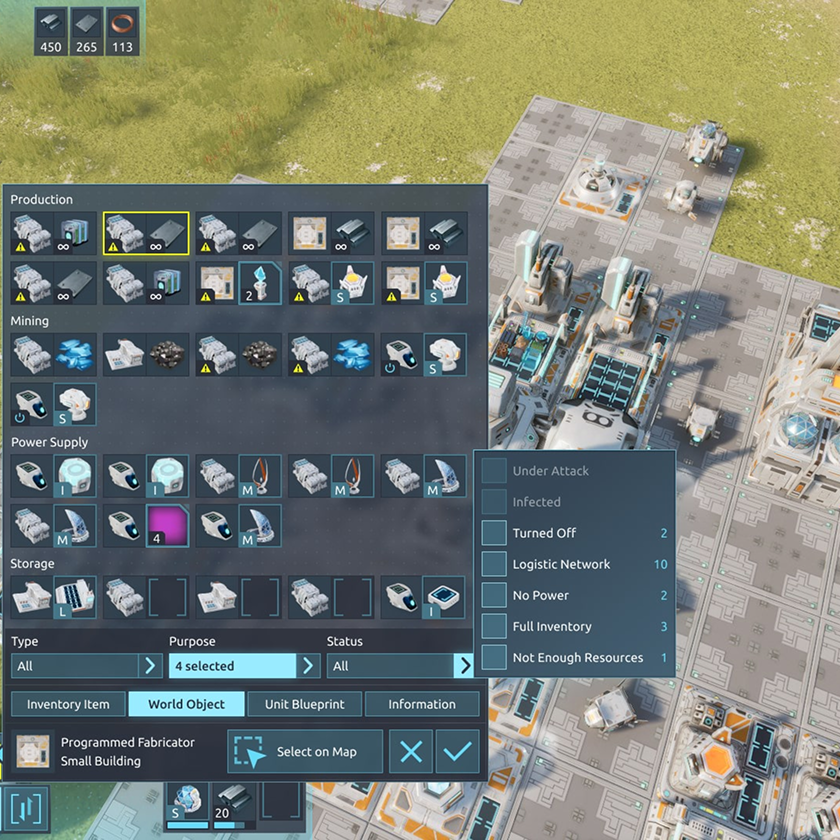Select the World Object tab
The height and width of the screenshot is (840, 840).
coord(186,704)
